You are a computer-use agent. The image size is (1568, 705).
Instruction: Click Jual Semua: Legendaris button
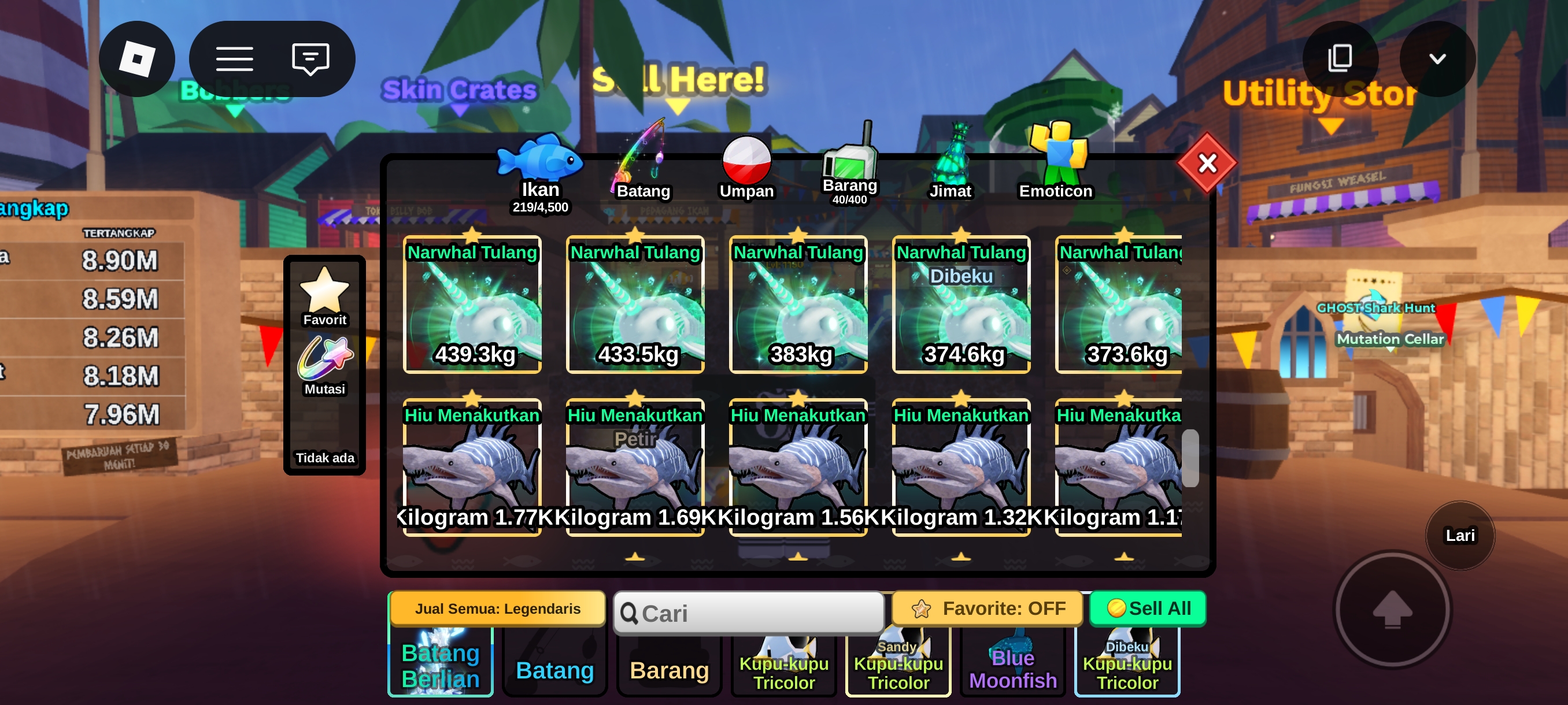497,608
